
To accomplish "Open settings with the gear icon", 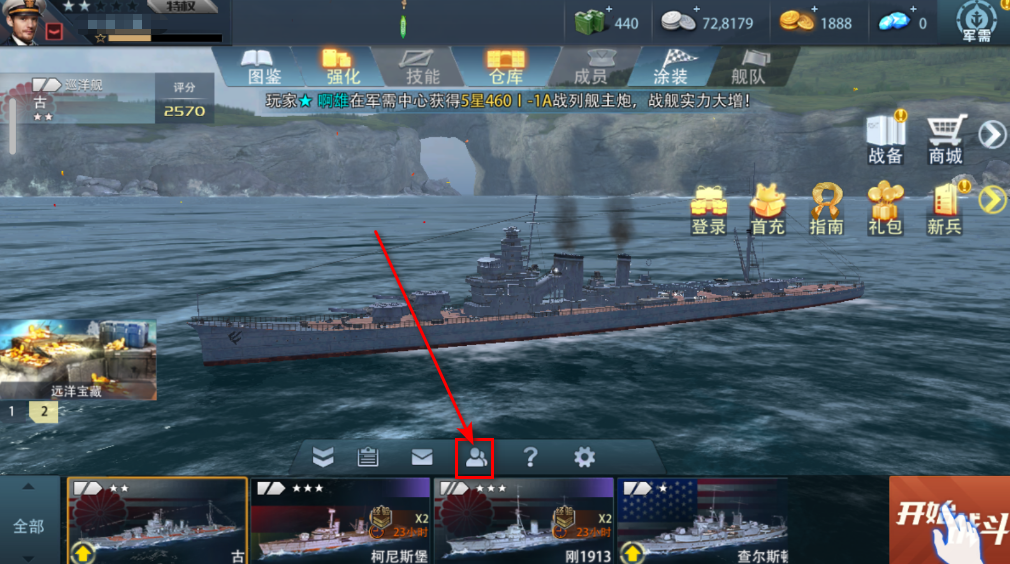I will [584, 458].
